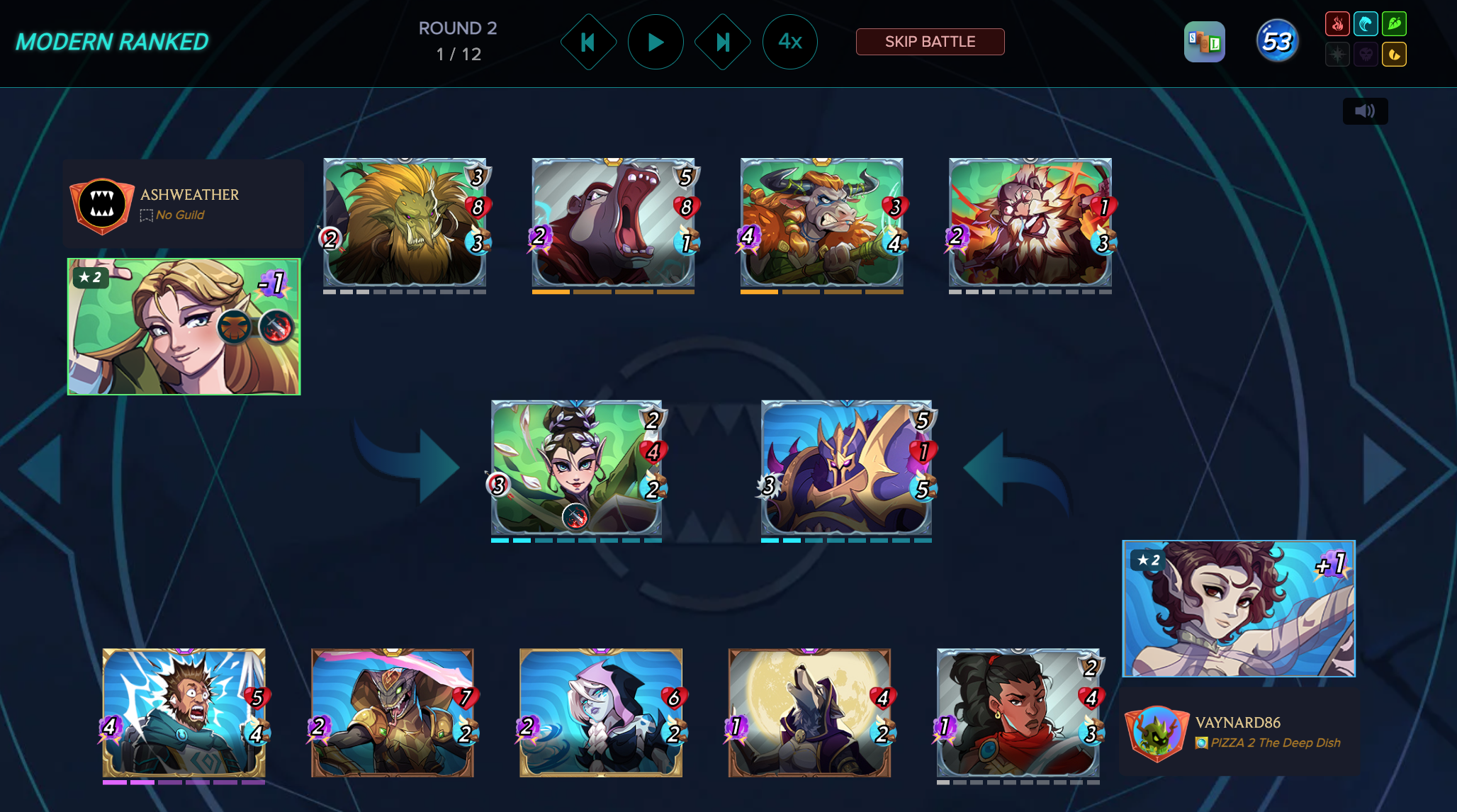Play the battle replay
1457x812 pixels.
pyautogui.click(x=656, y=43)
